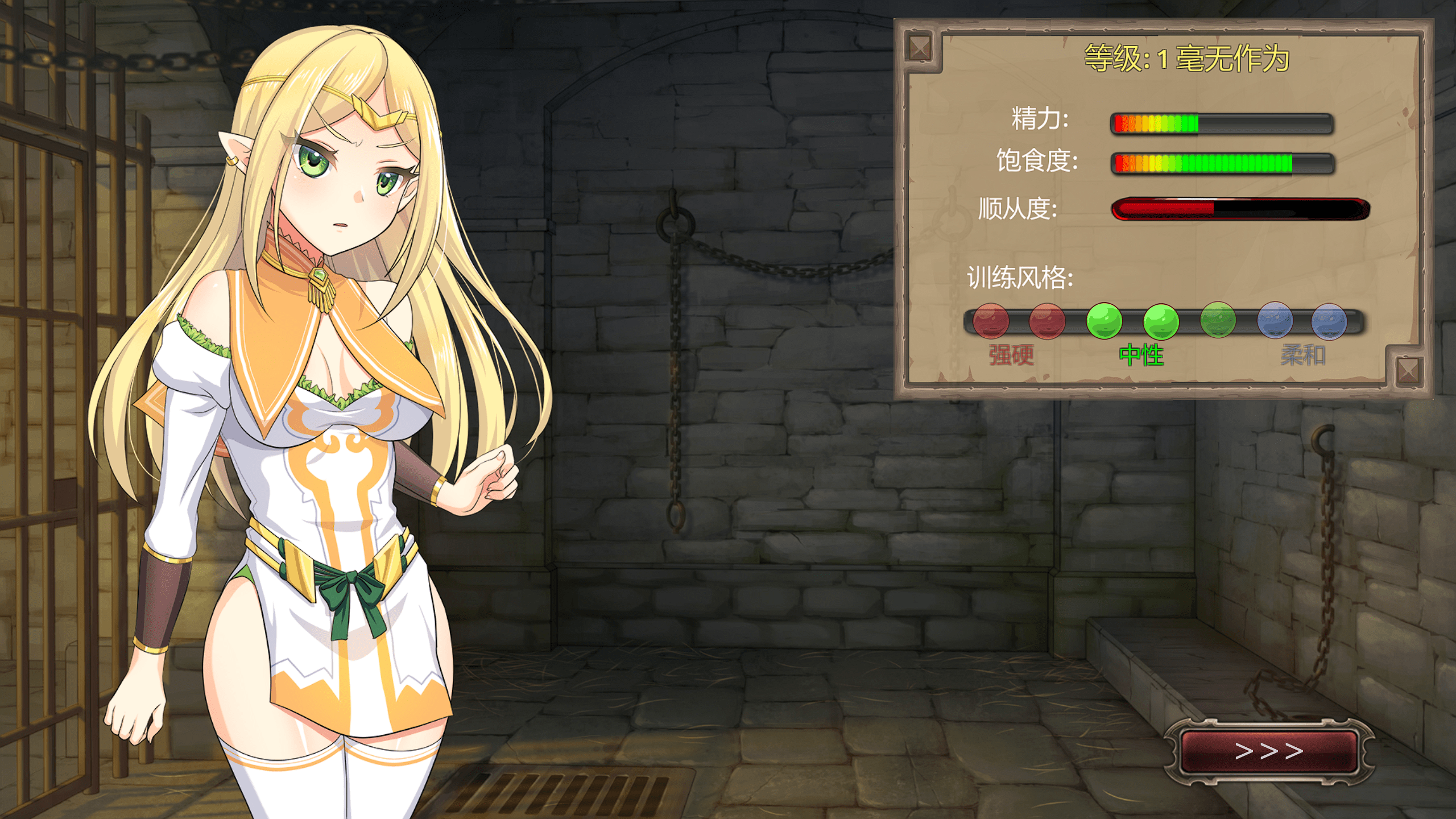Image resolution: width=1456 pixels, height=819 pixels.
Task: Close the status panel with the top-left X
Action: coord(920,48)
